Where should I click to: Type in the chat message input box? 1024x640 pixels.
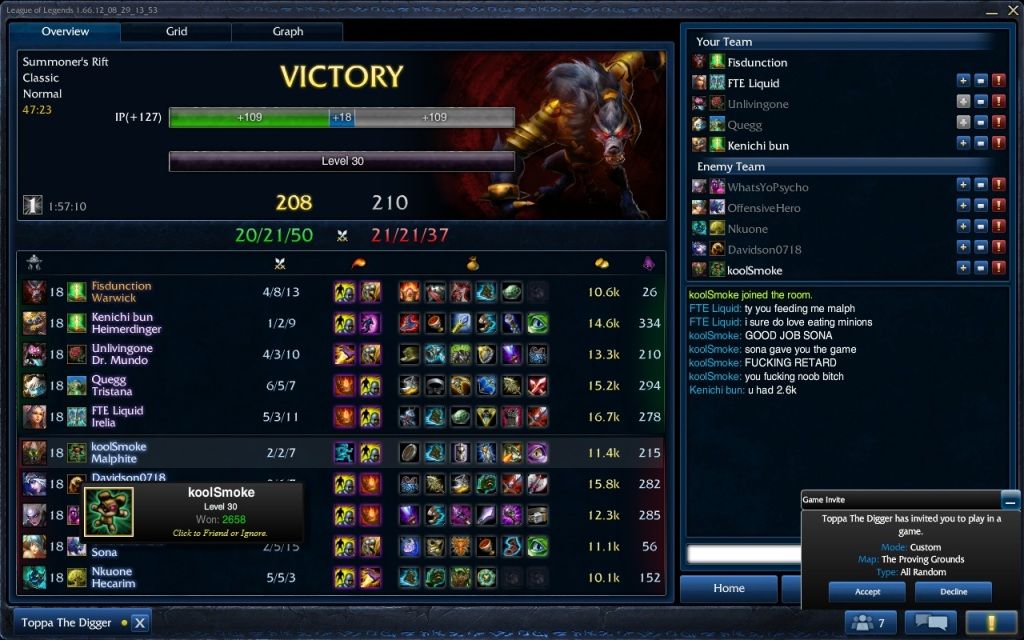pos(740,553)
